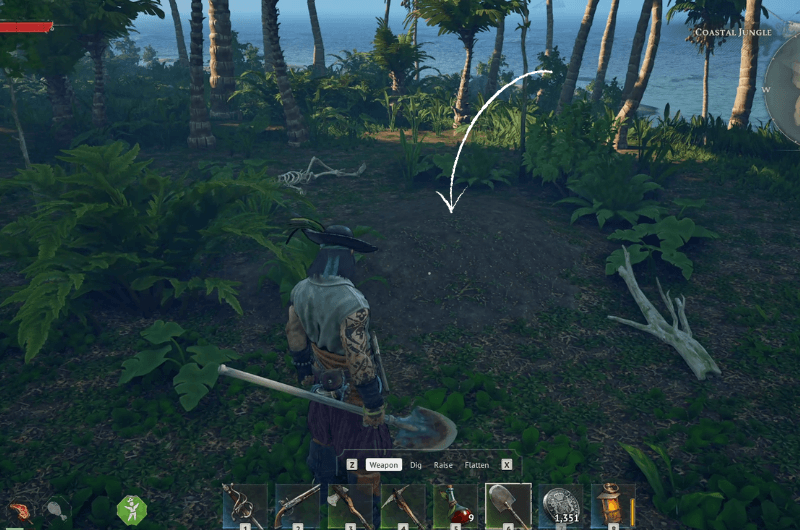Select the Raise terrain mode
Screen dimensions: 800x530
444,465
